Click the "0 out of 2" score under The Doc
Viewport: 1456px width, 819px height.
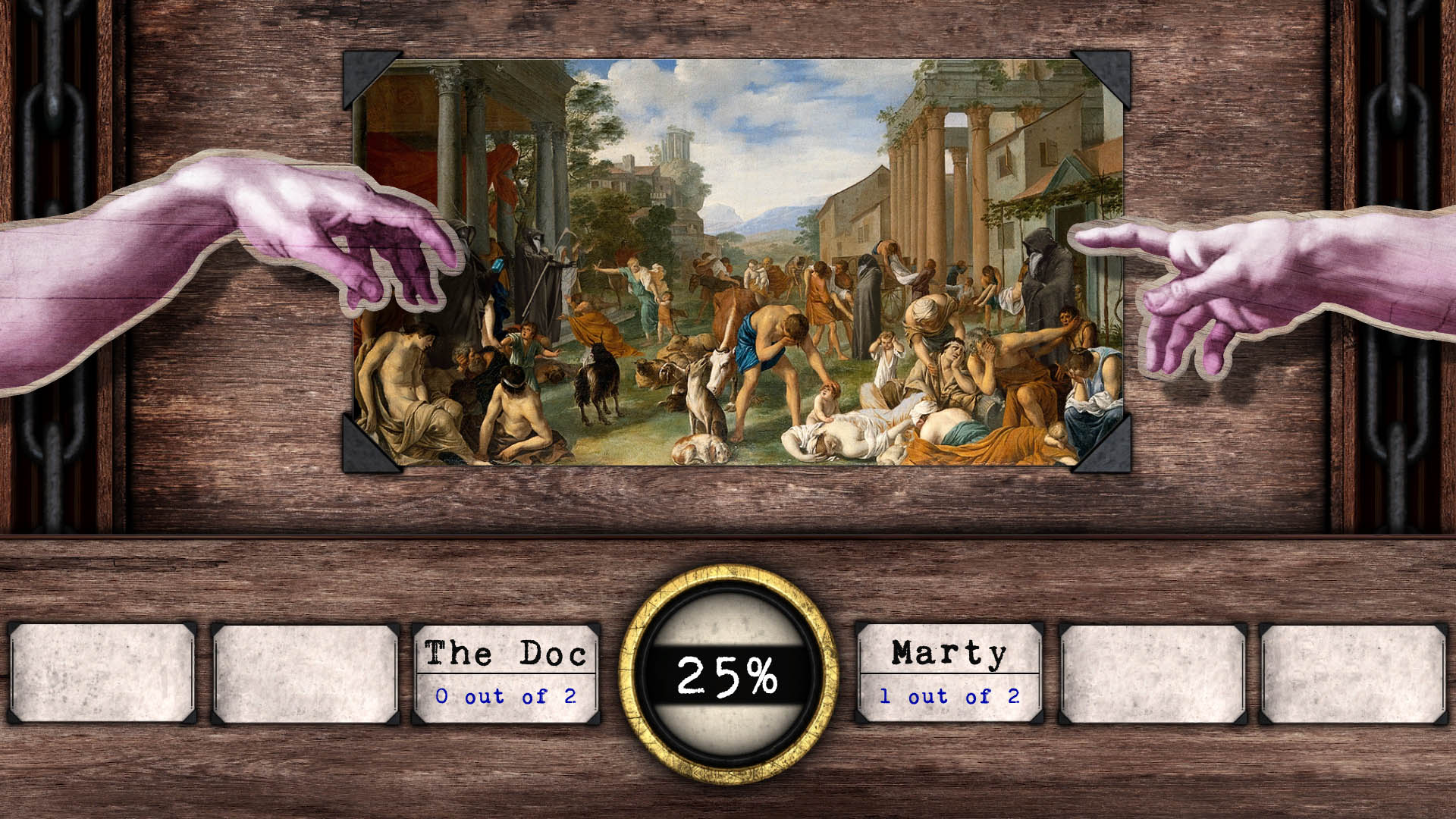[505, 695]
